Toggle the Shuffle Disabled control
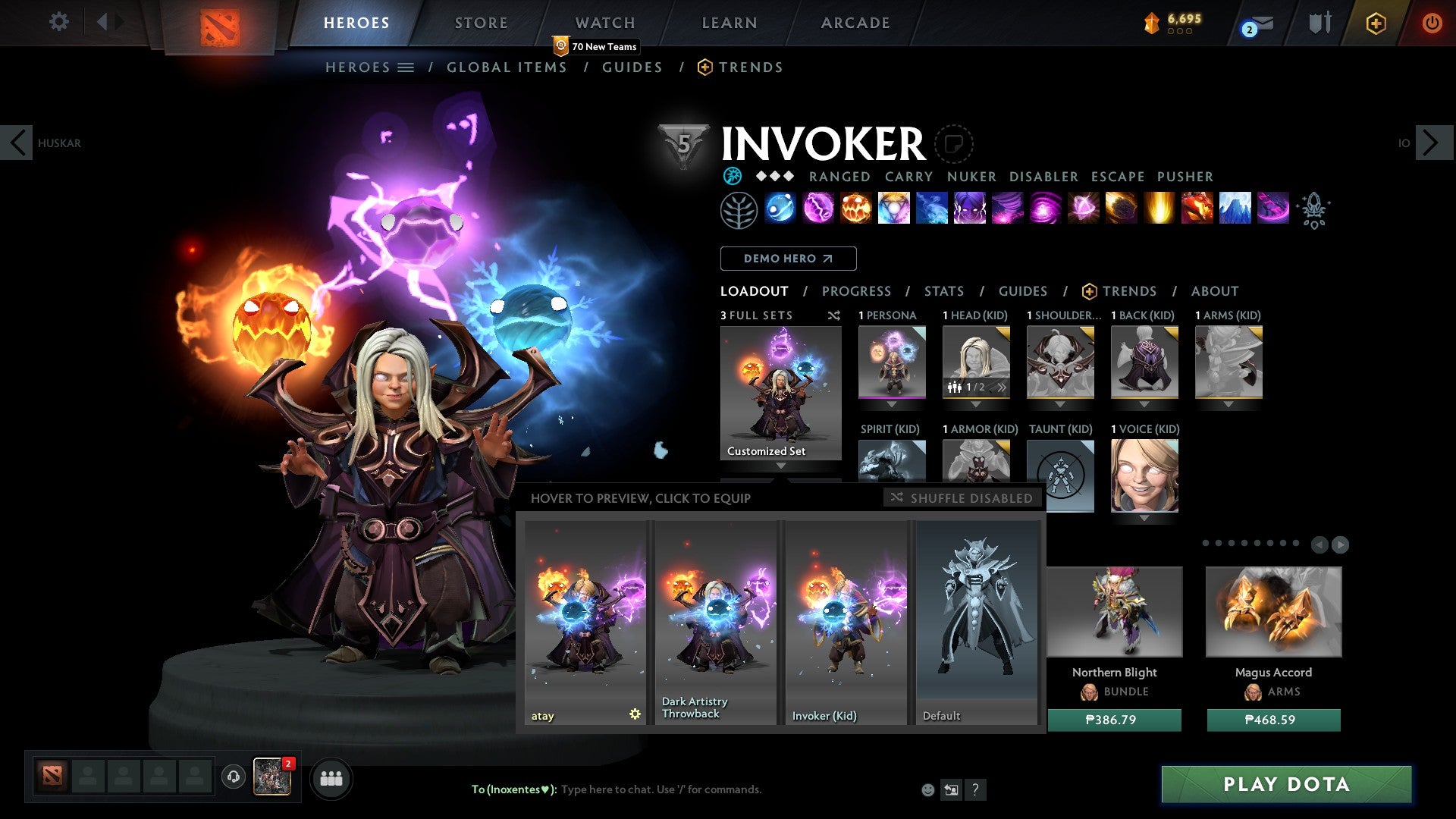Viewport: 1456px width, 819px height. (x=962, y=498)
